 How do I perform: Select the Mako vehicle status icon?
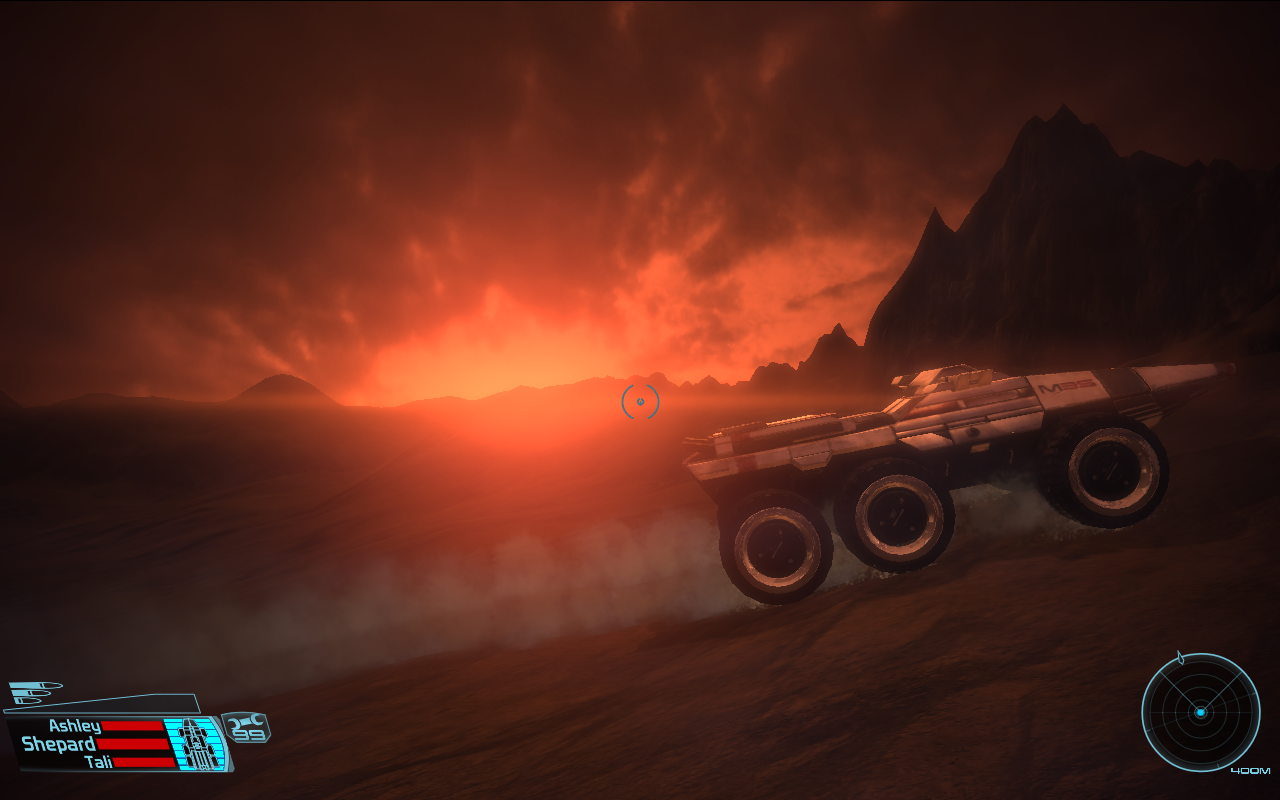(x=196, y=745)
